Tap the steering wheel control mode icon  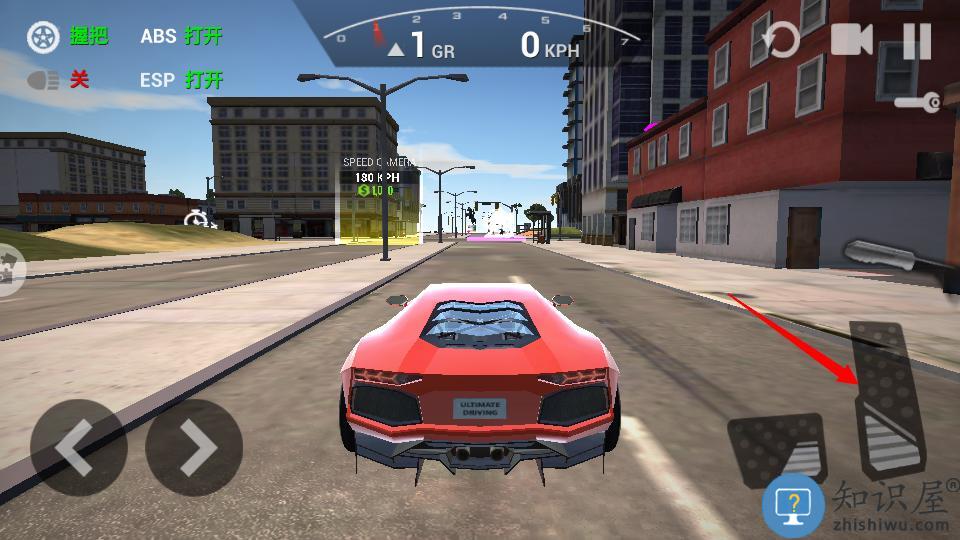pyautogui.click(x=43, y=37)
